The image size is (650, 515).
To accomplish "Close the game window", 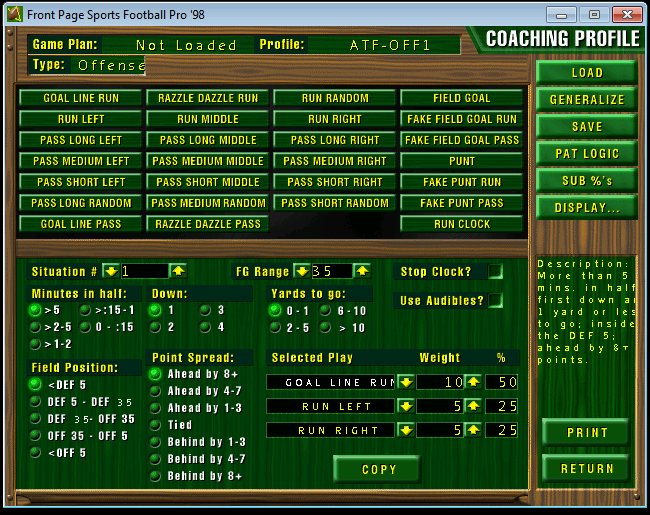I will click(x=624, y=14).
